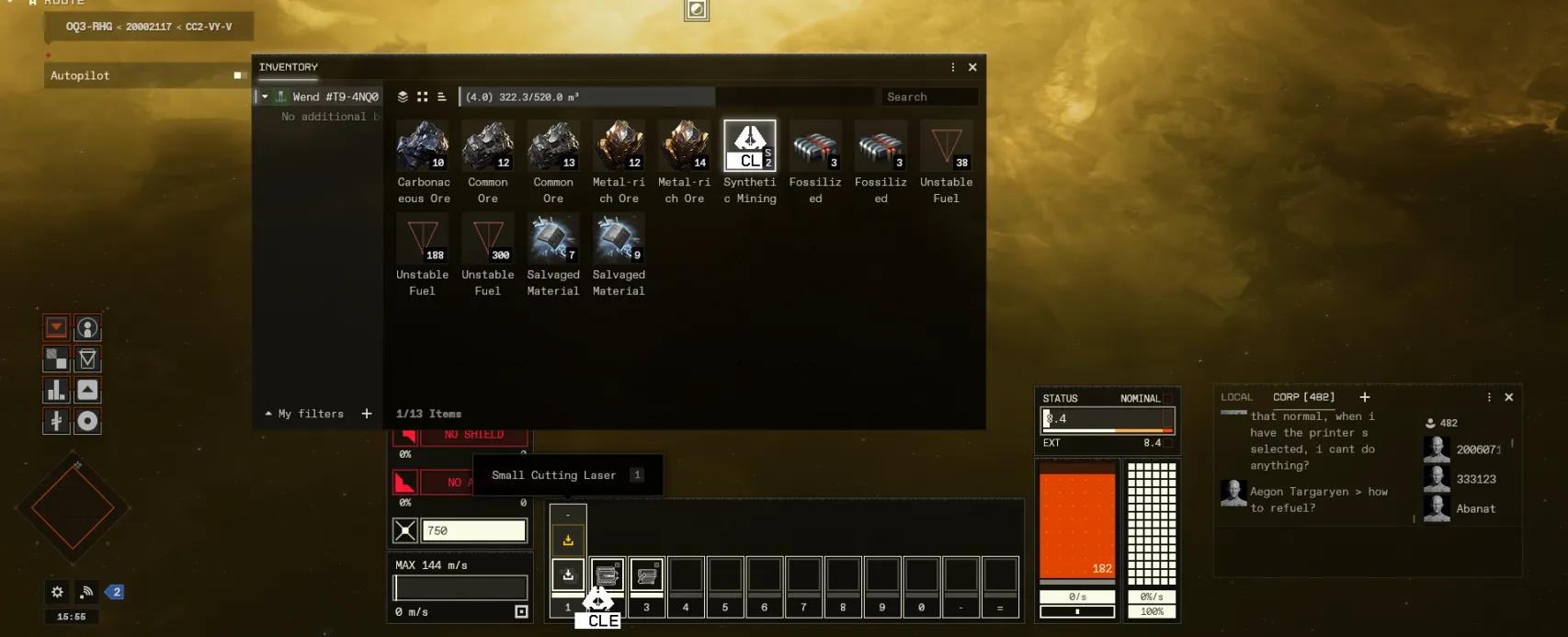Select the Metal-rich Ore stack of 14
The width and height of the screenshot is (1568, 637).
click(684, 147)
